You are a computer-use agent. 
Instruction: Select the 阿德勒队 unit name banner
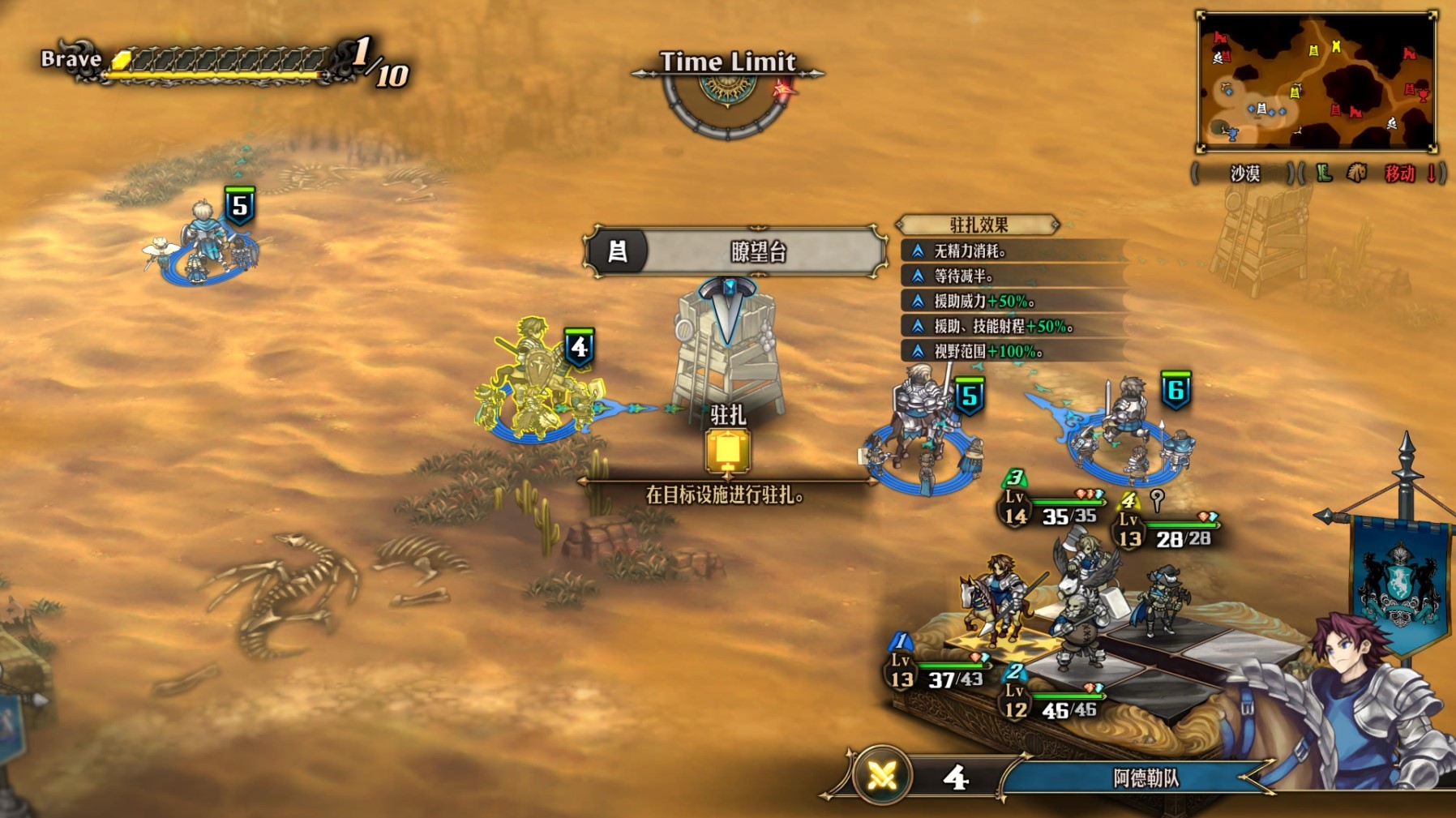pos(1145,778)
